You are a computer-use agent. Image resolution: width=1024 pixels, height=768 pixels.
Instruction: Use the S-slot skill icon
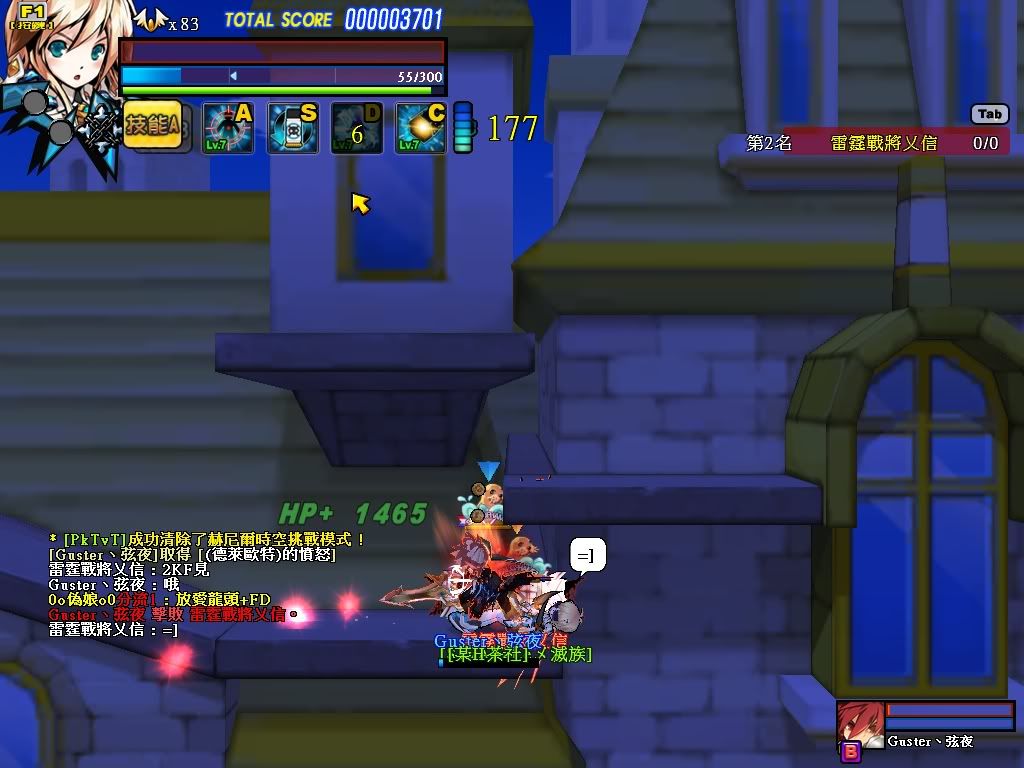[x=293, y=129]
